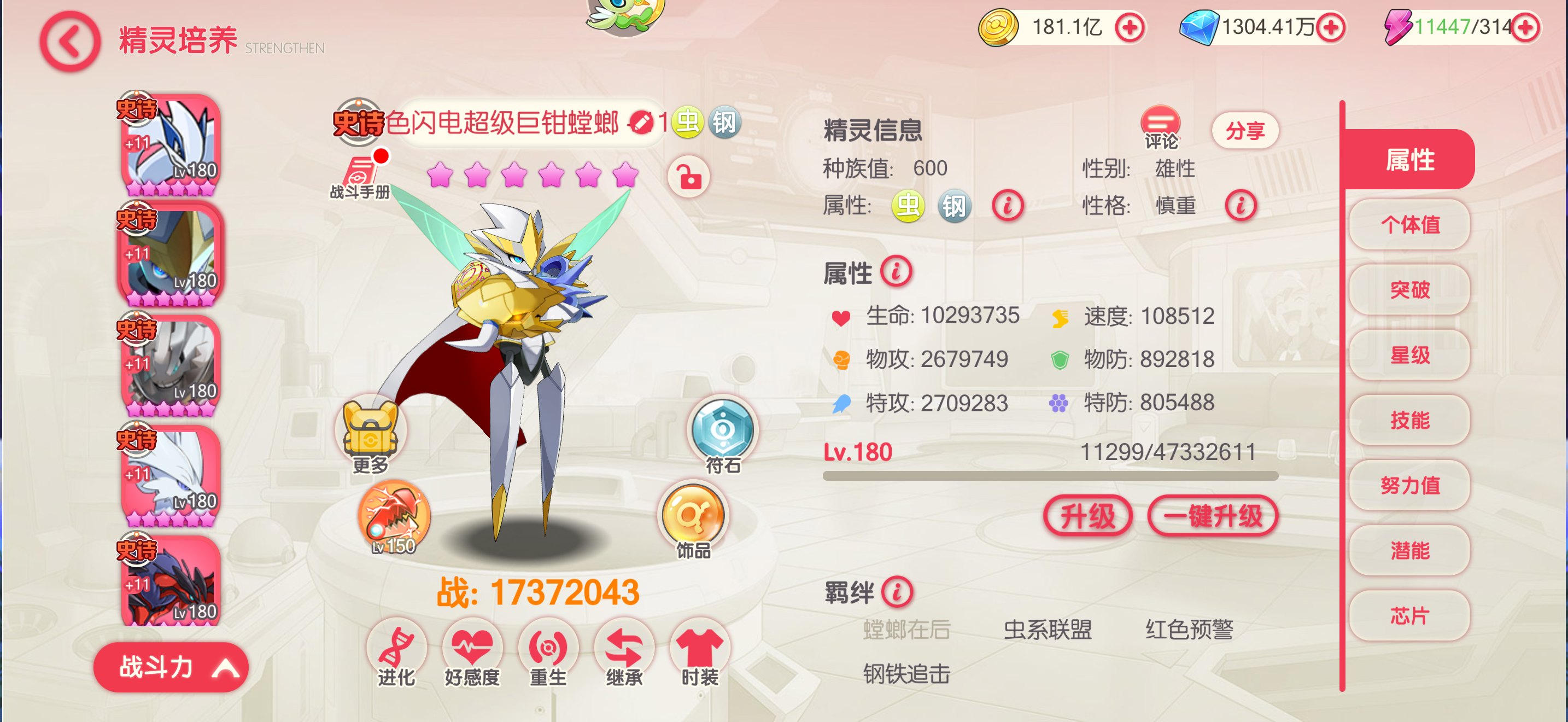Switch to the 个体值 tab
This screenshot has width=1568, height=722.
click(1410, 225)
